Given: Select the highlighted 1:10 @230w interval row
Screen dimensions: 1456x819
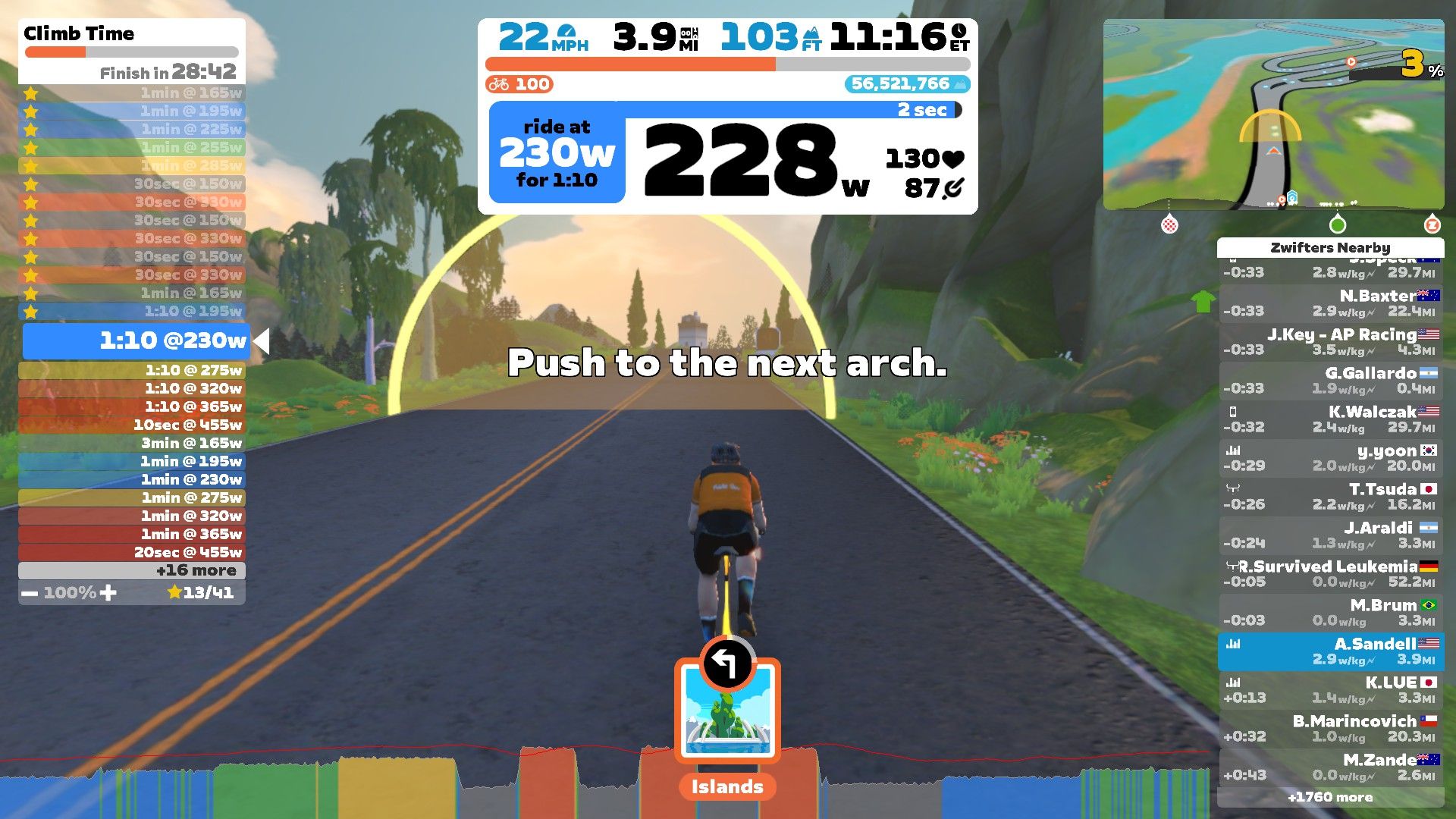Looking at the screenshot, I should click(x=136, y=341).
